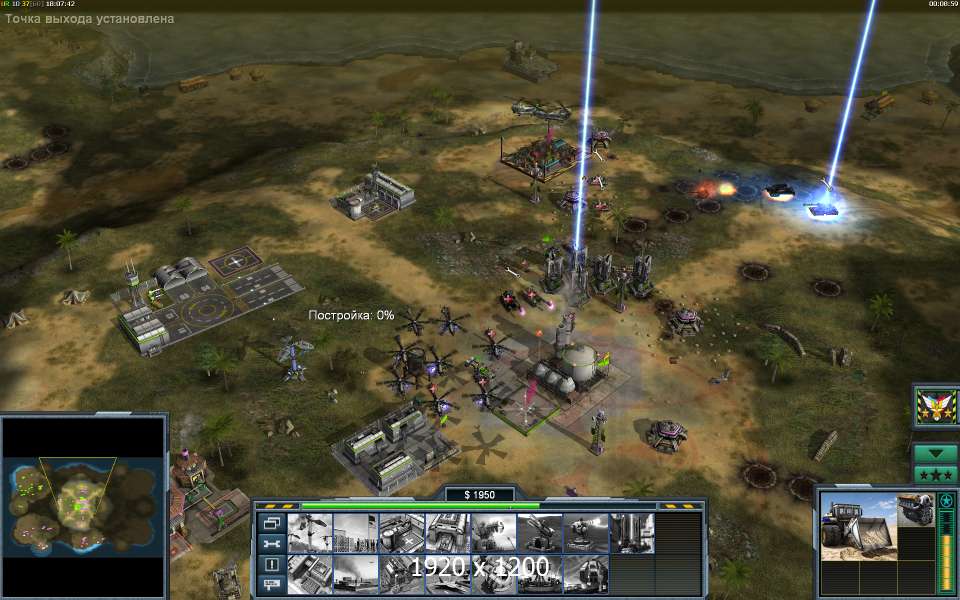
Task: Open the General's powers emblem button
Action: (933, 406)
